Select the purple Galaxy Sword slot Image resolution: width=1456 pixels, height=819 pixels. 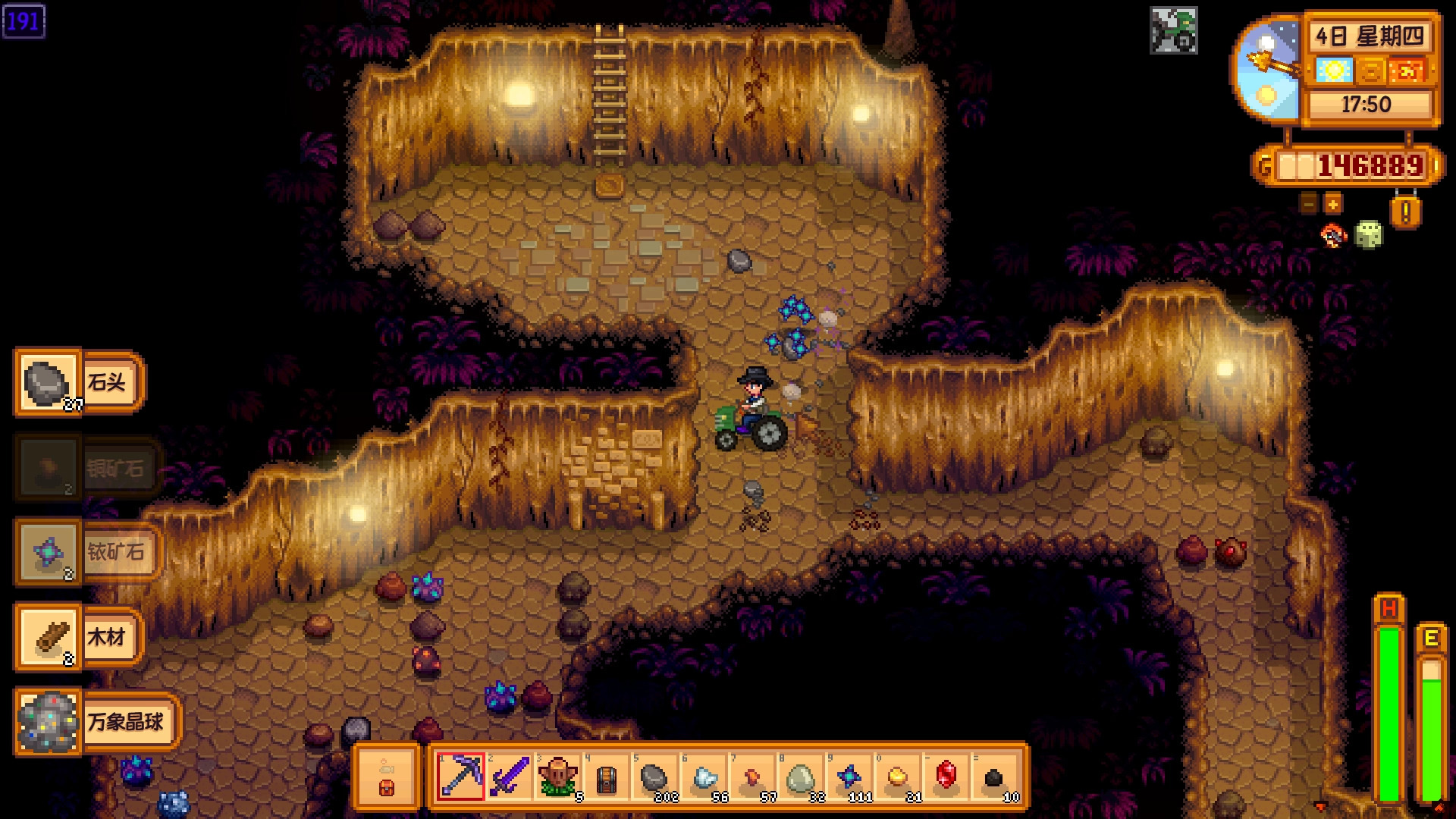509,776
